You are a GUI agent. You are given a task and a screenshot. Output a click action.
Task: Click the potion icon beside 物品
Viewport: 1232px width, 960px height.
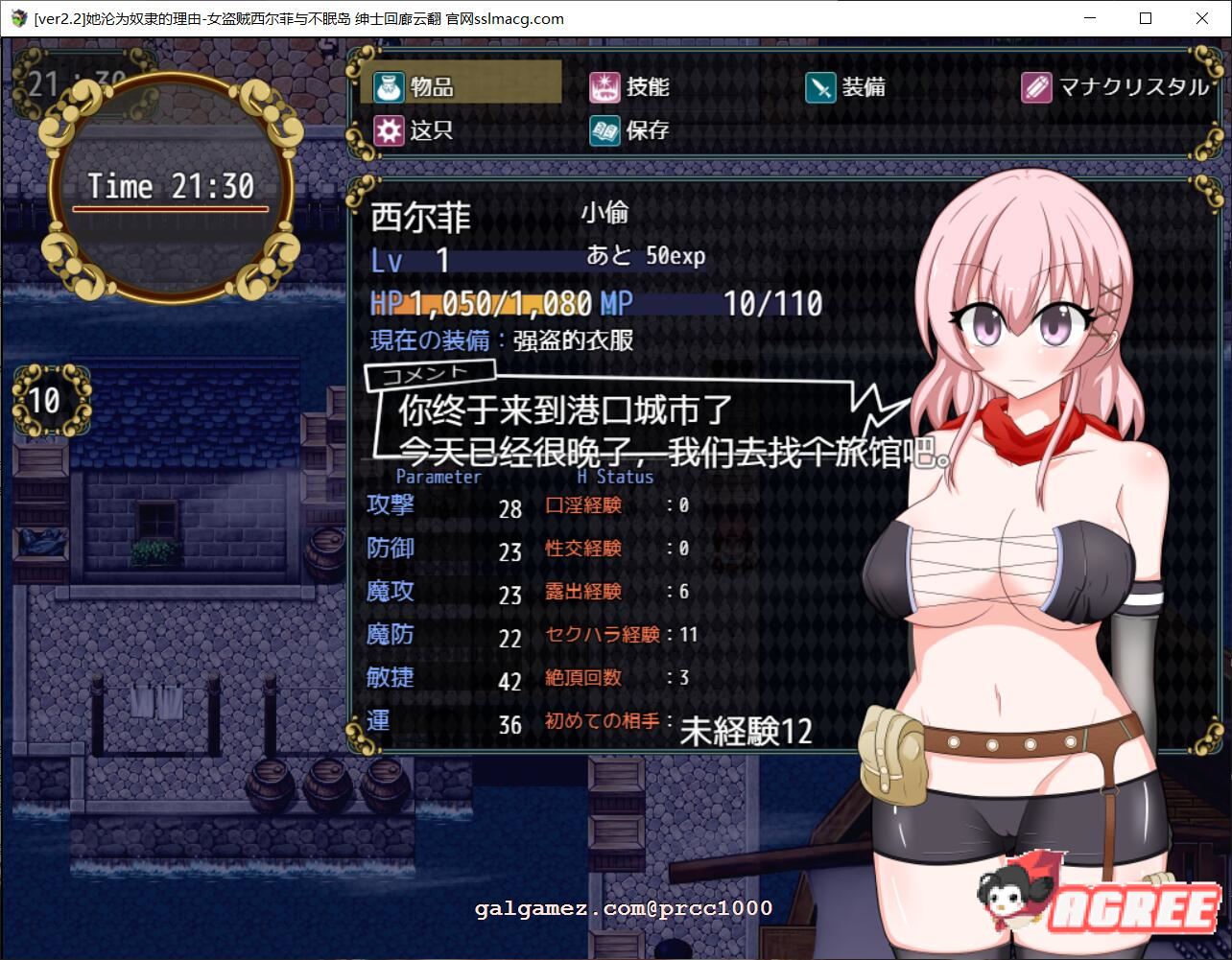388,86
